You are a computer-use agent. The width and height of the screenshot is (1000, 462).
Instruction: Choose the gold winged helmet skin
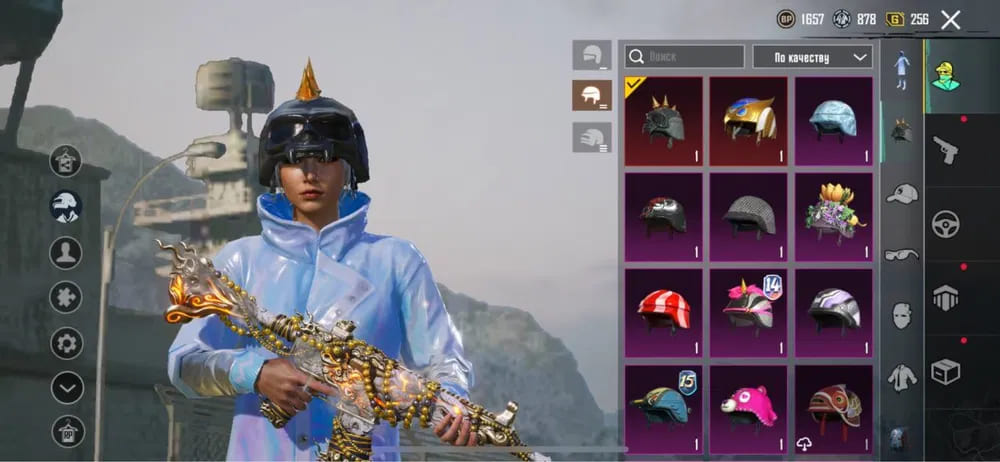pos(748,121)
